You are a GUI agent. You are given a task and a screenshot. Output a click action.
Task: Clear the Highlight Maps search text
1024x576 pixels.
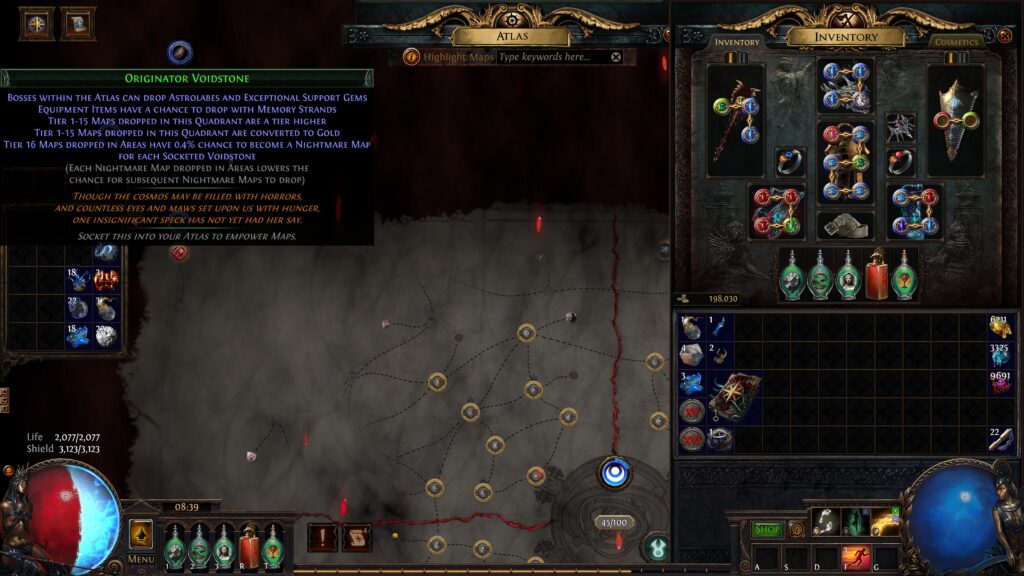616,57
